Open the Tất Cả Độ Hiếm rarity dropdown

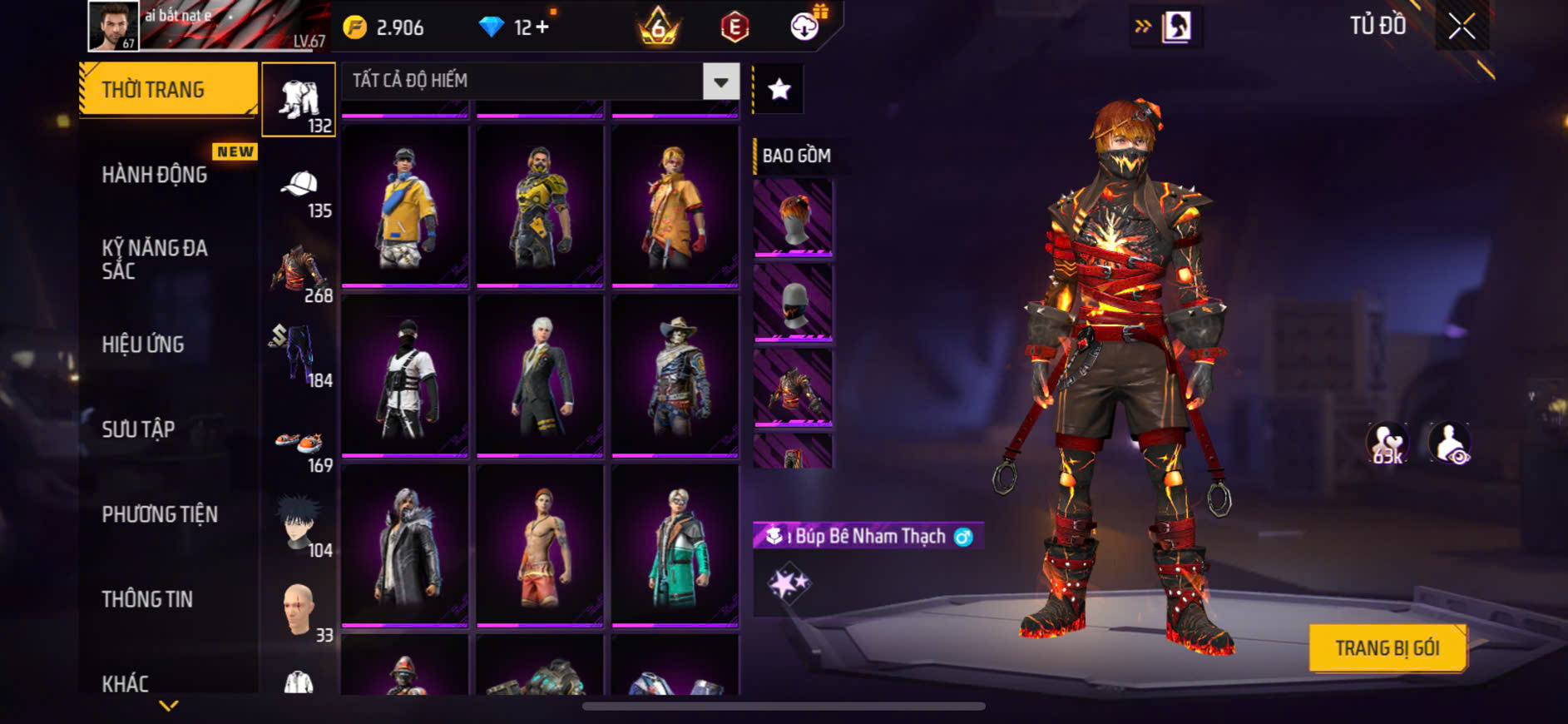pos(720,82)
